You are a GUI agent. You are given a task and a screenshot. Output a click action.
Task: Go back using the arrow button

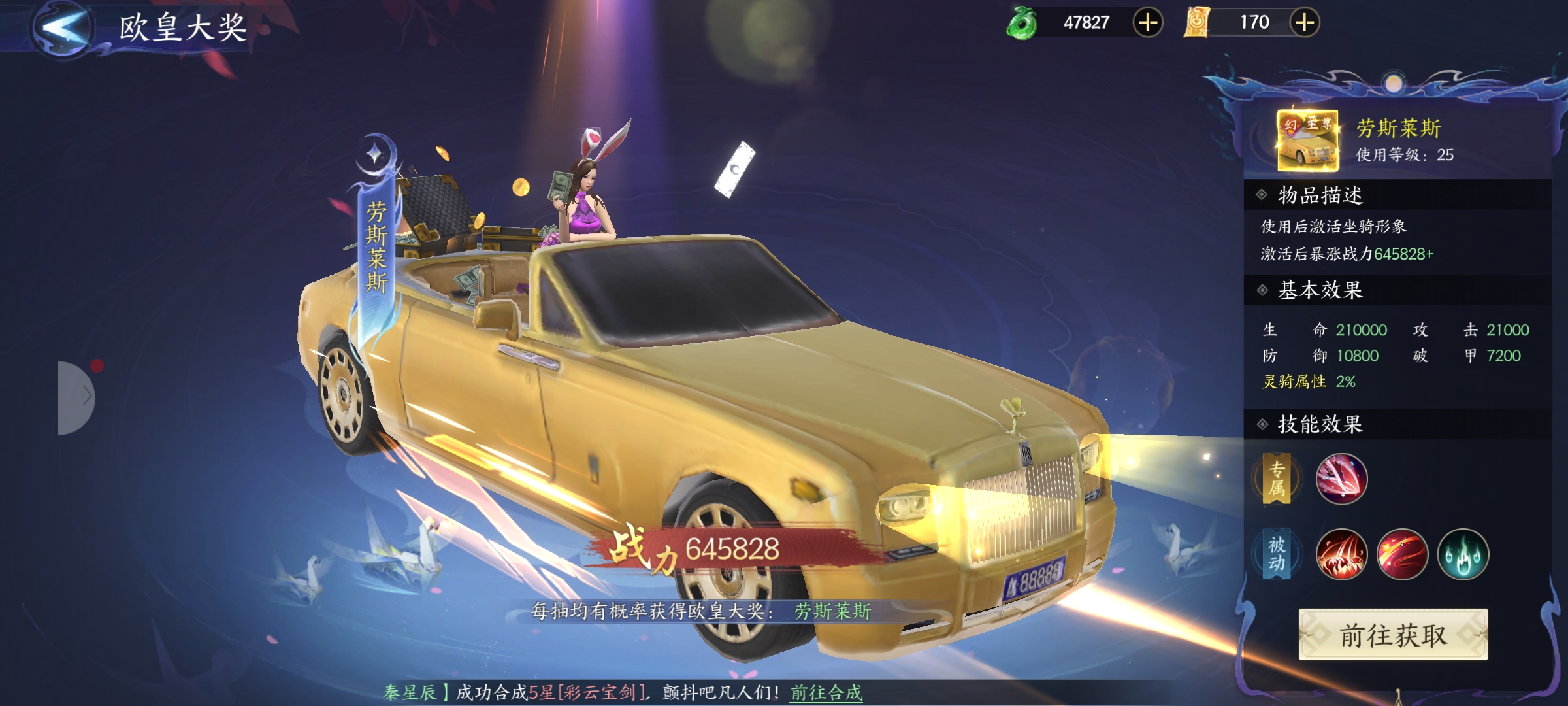63,27
